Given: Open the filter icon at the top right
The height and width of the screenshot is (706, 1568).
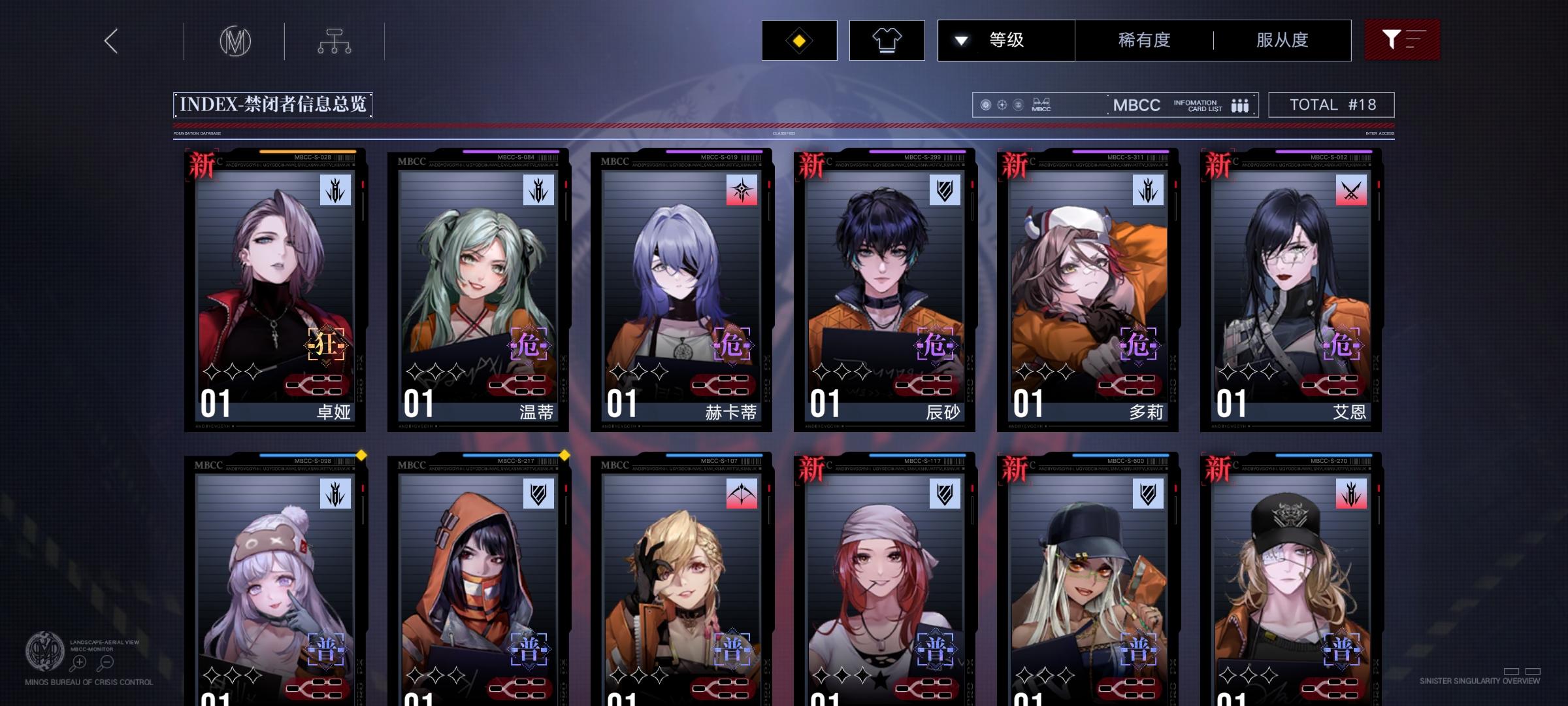Looking at the screenshot, I should pos(1402,40).
